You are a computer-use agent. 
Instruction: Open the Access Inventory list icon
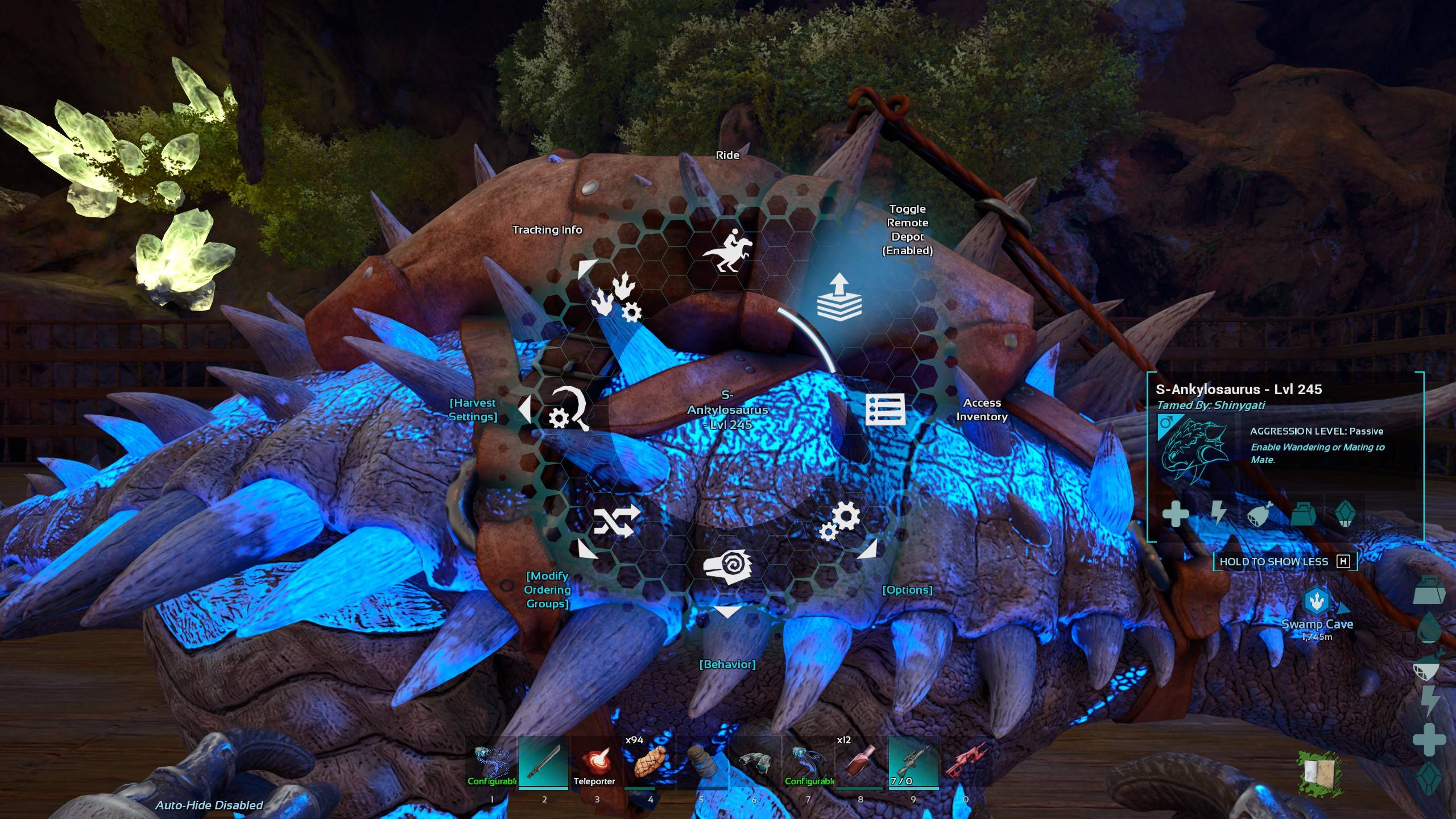[x=886, y=409]
